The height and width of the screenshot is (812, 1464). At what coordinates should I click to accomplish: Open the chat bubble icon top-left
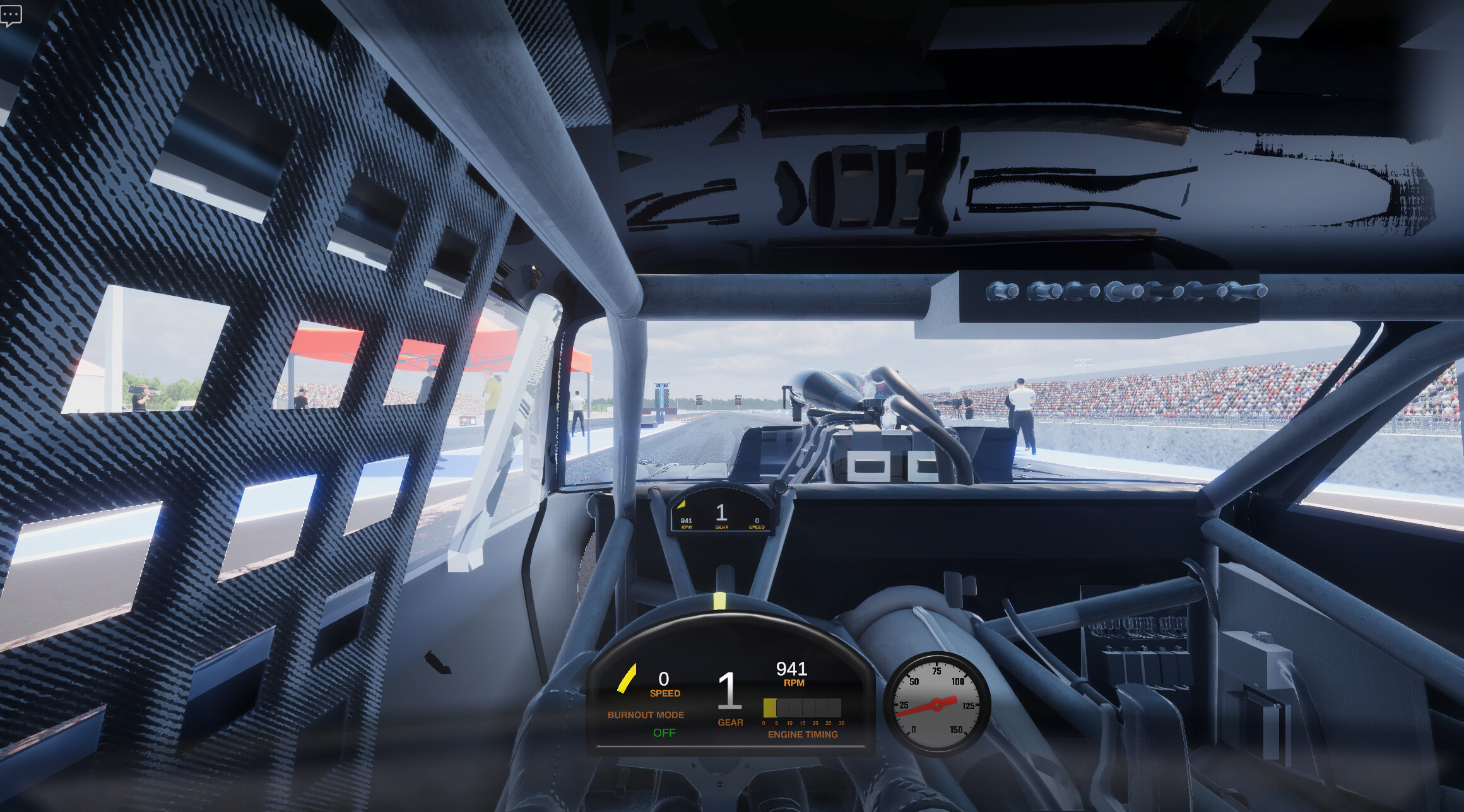[10, 14]
